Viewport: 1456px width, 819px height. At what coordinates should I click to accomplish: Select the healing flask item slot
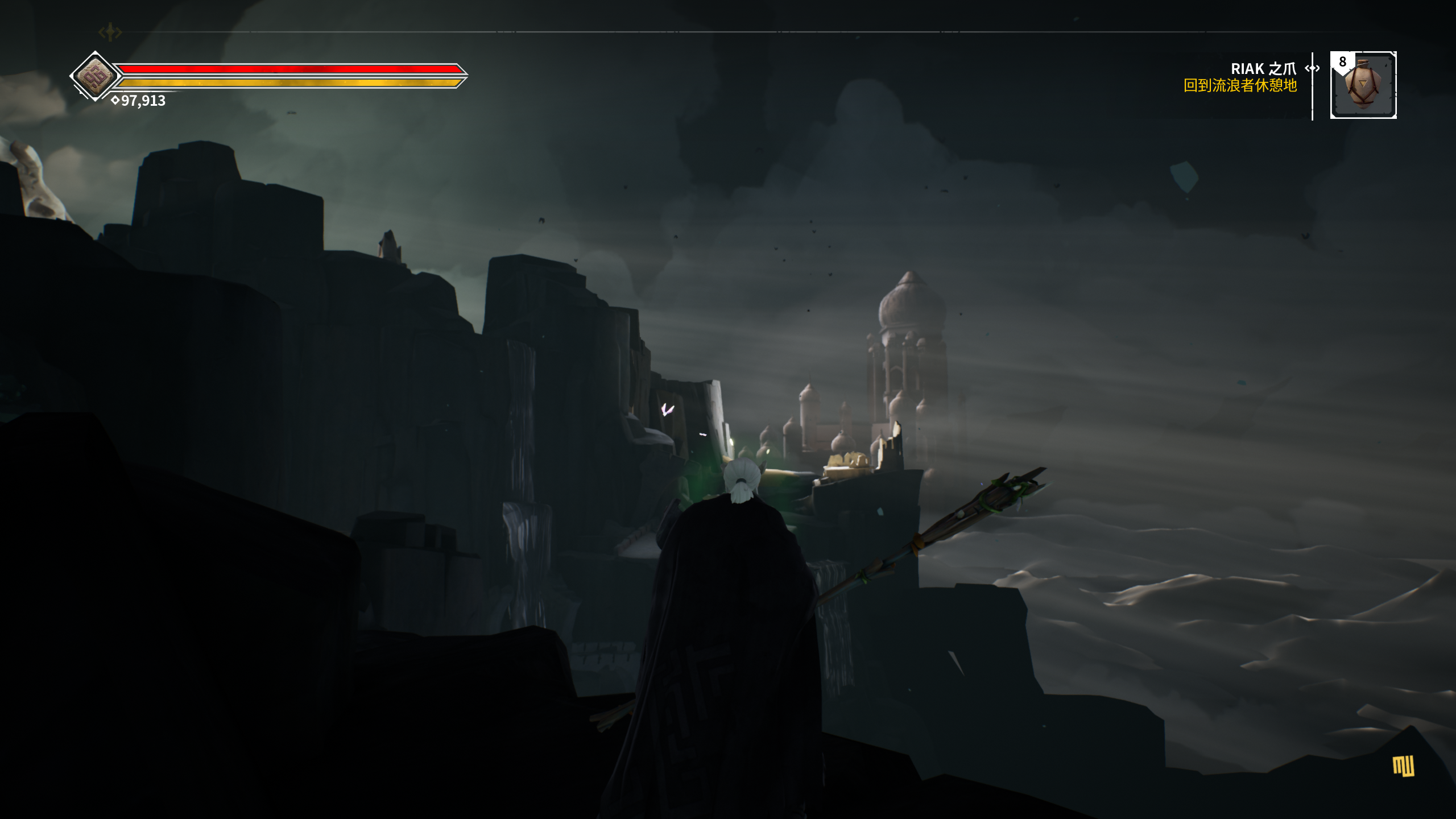[1363, 85]
